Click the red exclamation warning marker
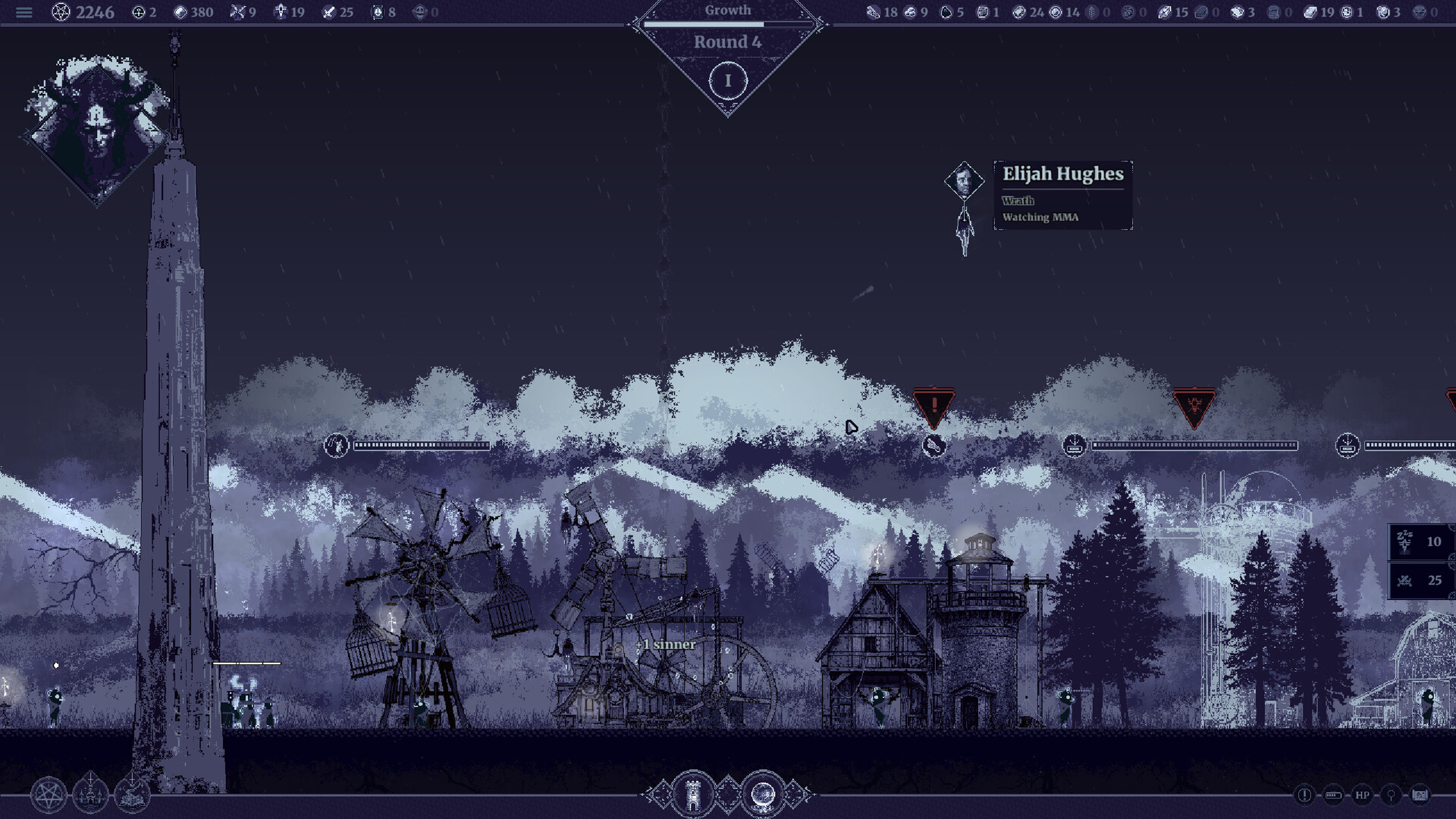Viewport: 1456px width, 819px height. click(x=934, y=406)
